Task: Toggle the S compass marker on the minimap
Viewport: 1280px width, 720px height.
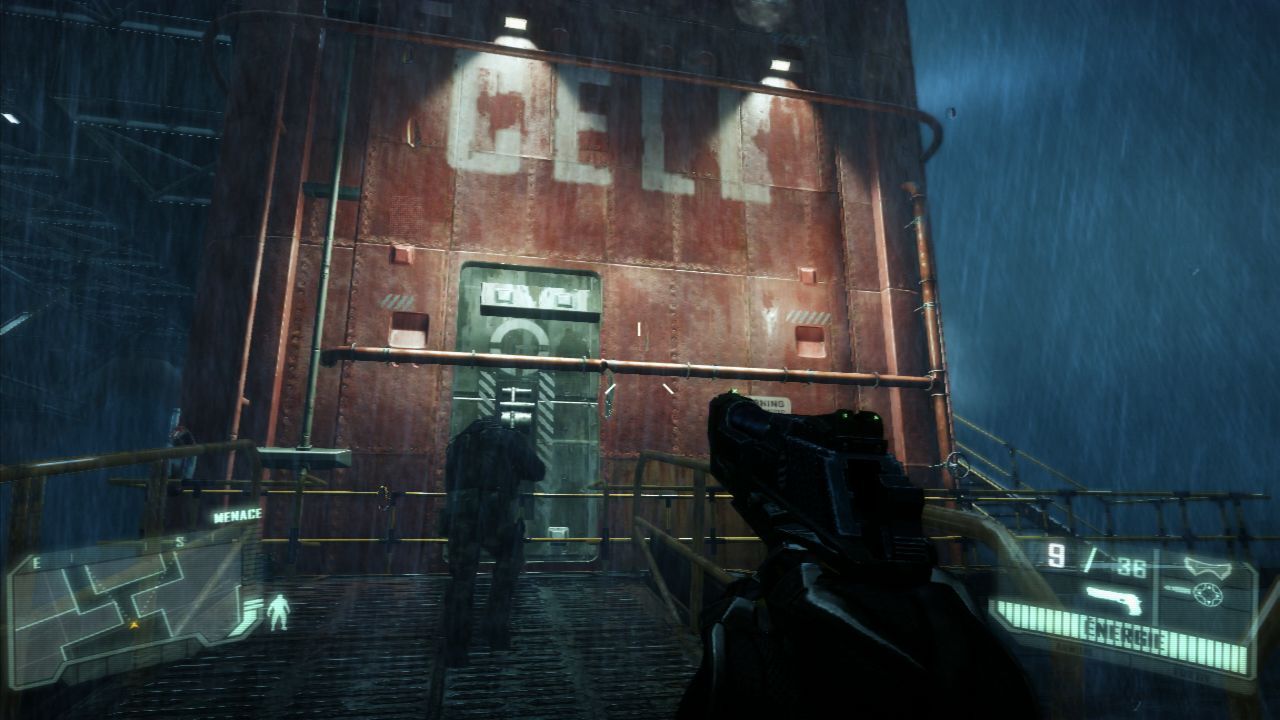Action: click(x=180, y=541)
